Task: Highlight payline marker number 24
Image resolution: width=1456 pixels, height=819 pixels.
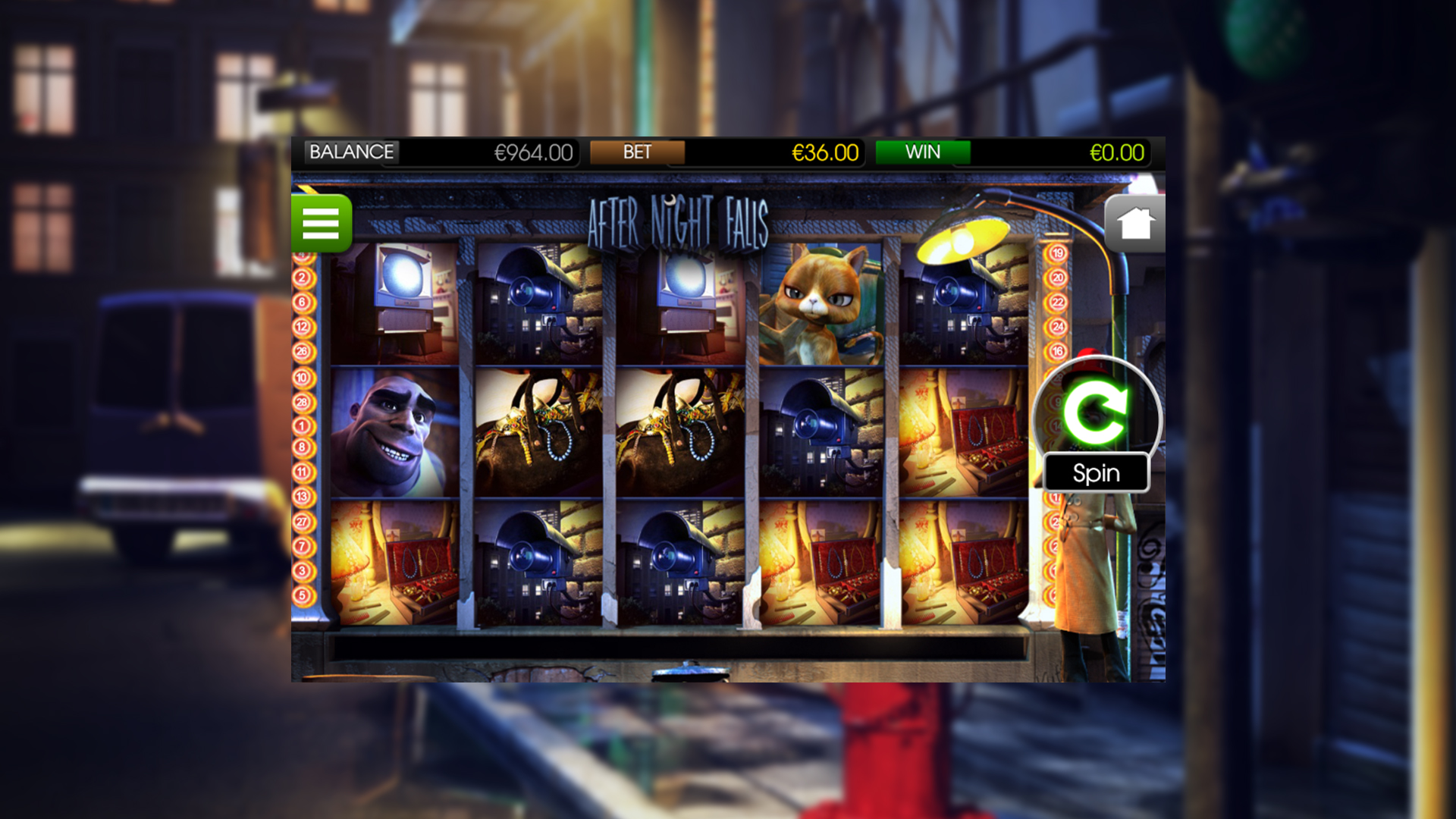Action: [1057, 327]
